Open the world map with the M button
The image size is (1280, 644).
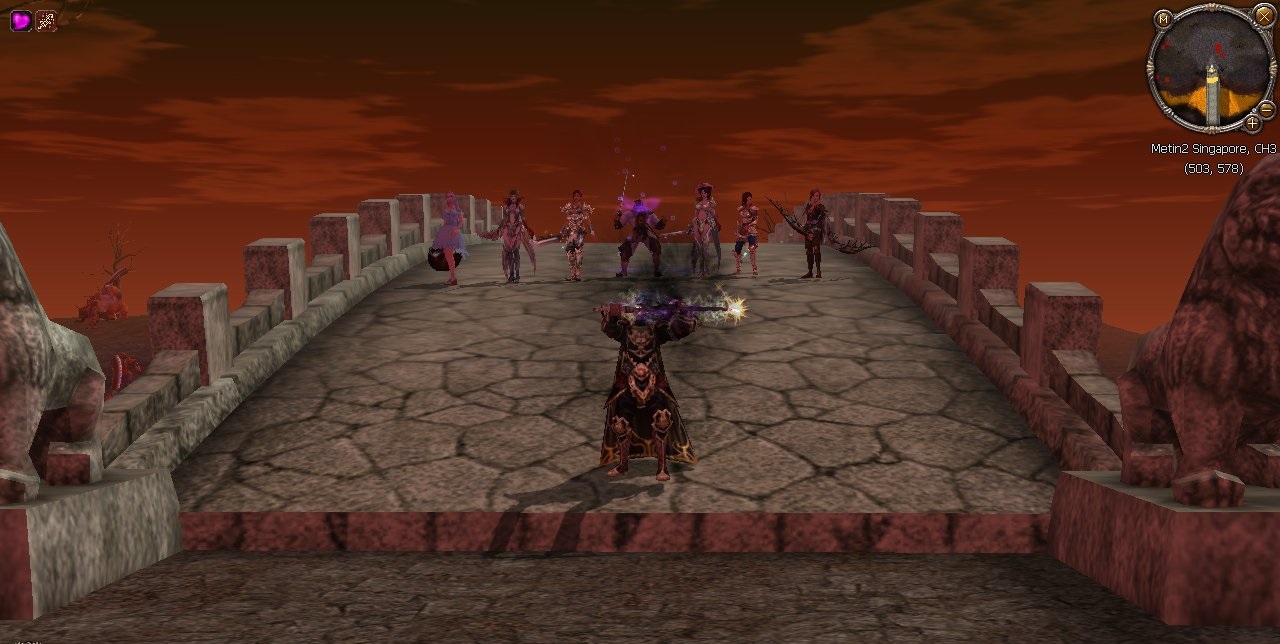click(1162, 18)
